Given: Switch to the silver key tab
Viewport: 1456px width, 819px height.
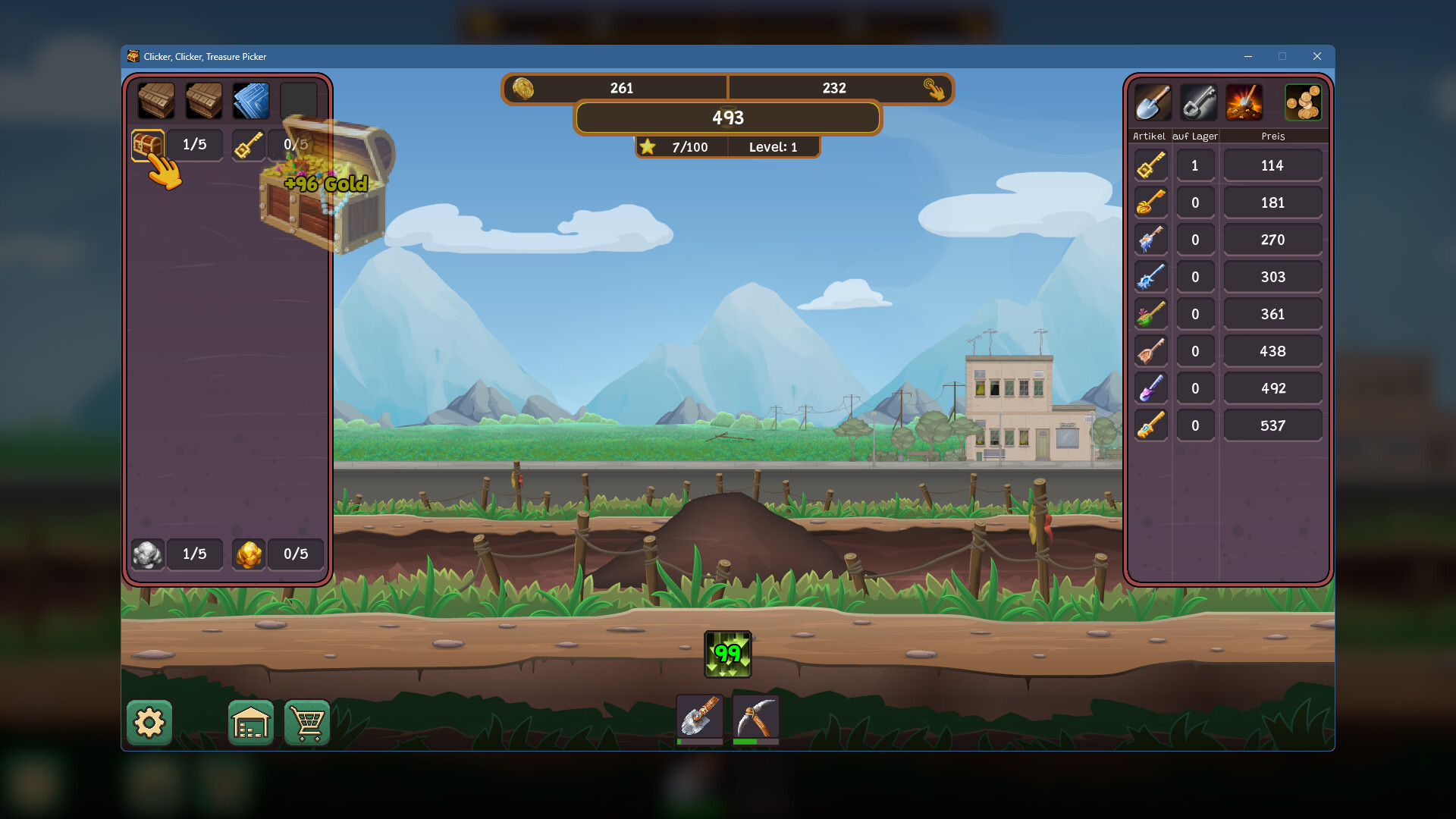Looking at the screenshot, I should 1199,102.
